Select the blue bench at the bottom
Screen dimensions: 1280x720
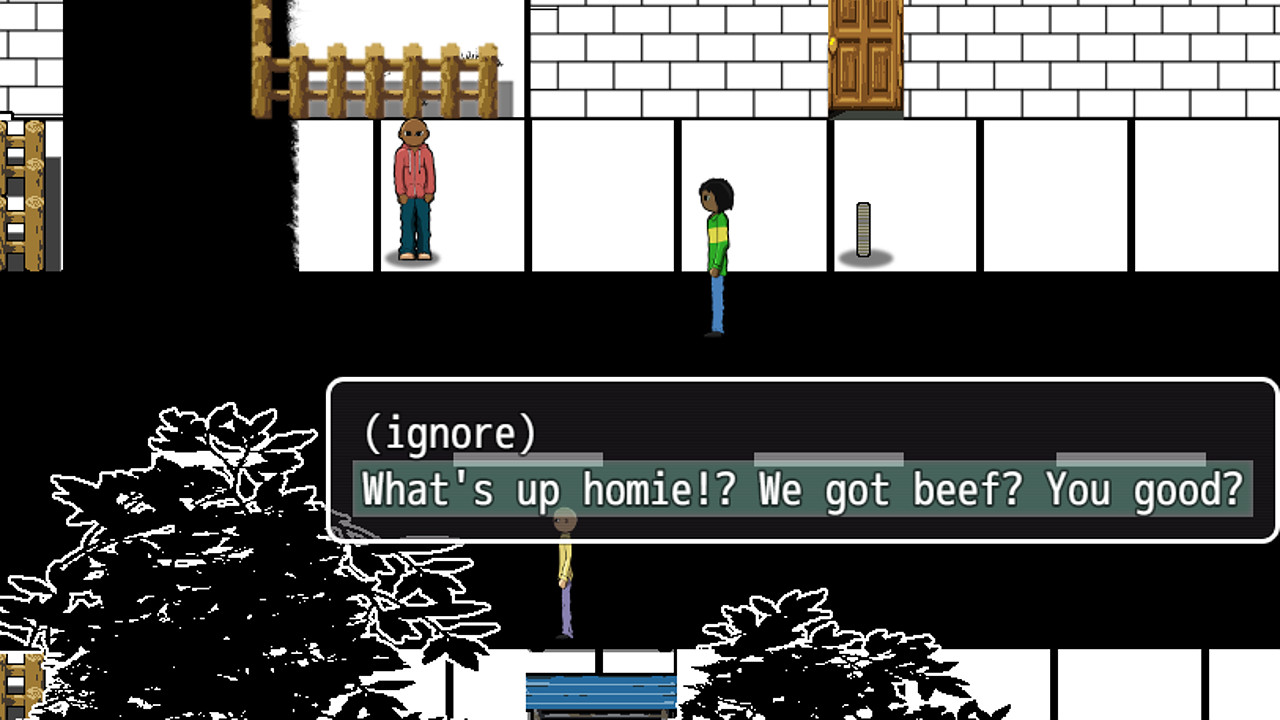(x=598, y=690)
